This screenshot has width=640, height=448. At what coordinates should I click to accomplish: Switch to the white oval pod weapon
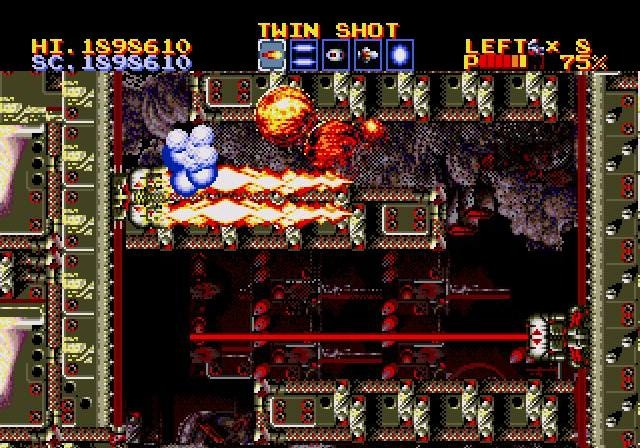[336, 55]
